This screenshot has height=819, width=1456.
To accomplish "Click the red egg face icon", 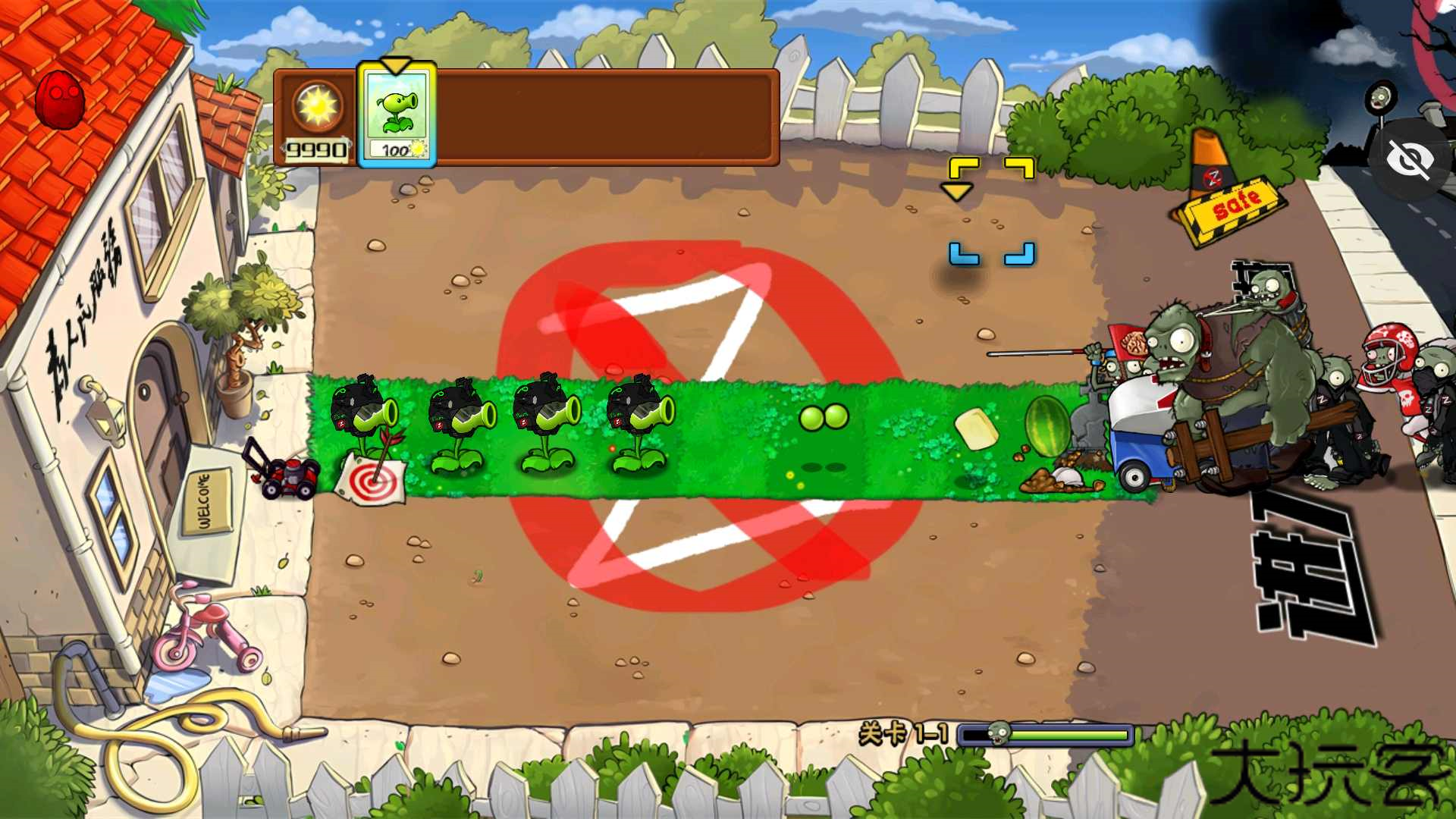I will (x=60, y=99).
